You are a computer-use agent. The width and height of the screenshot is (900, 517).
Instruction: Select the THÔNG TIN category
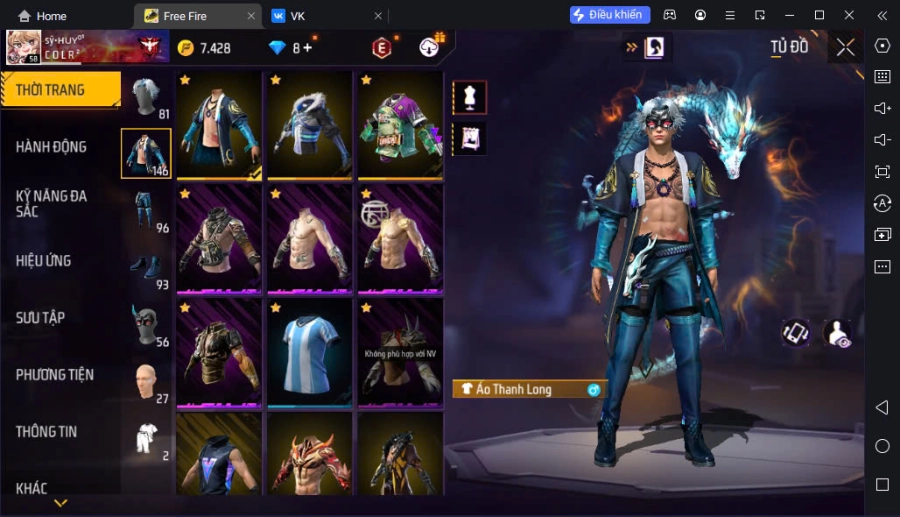pos(47,432)
